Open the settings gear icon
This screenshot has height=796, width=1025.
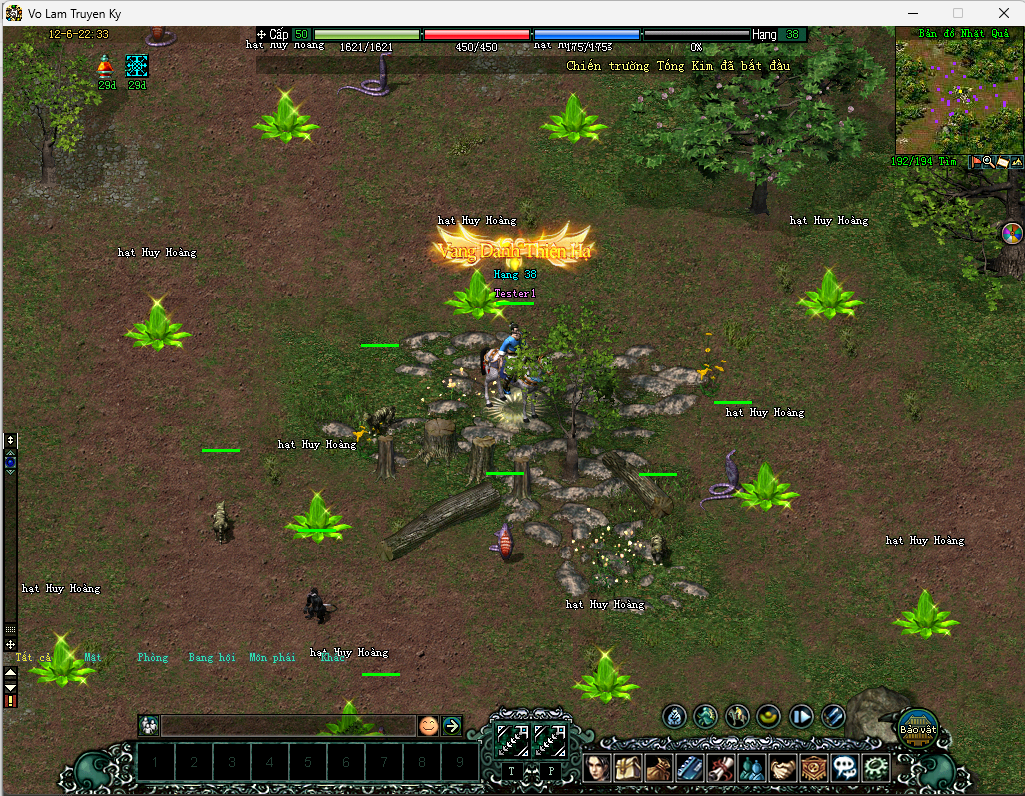click(877, 767)
